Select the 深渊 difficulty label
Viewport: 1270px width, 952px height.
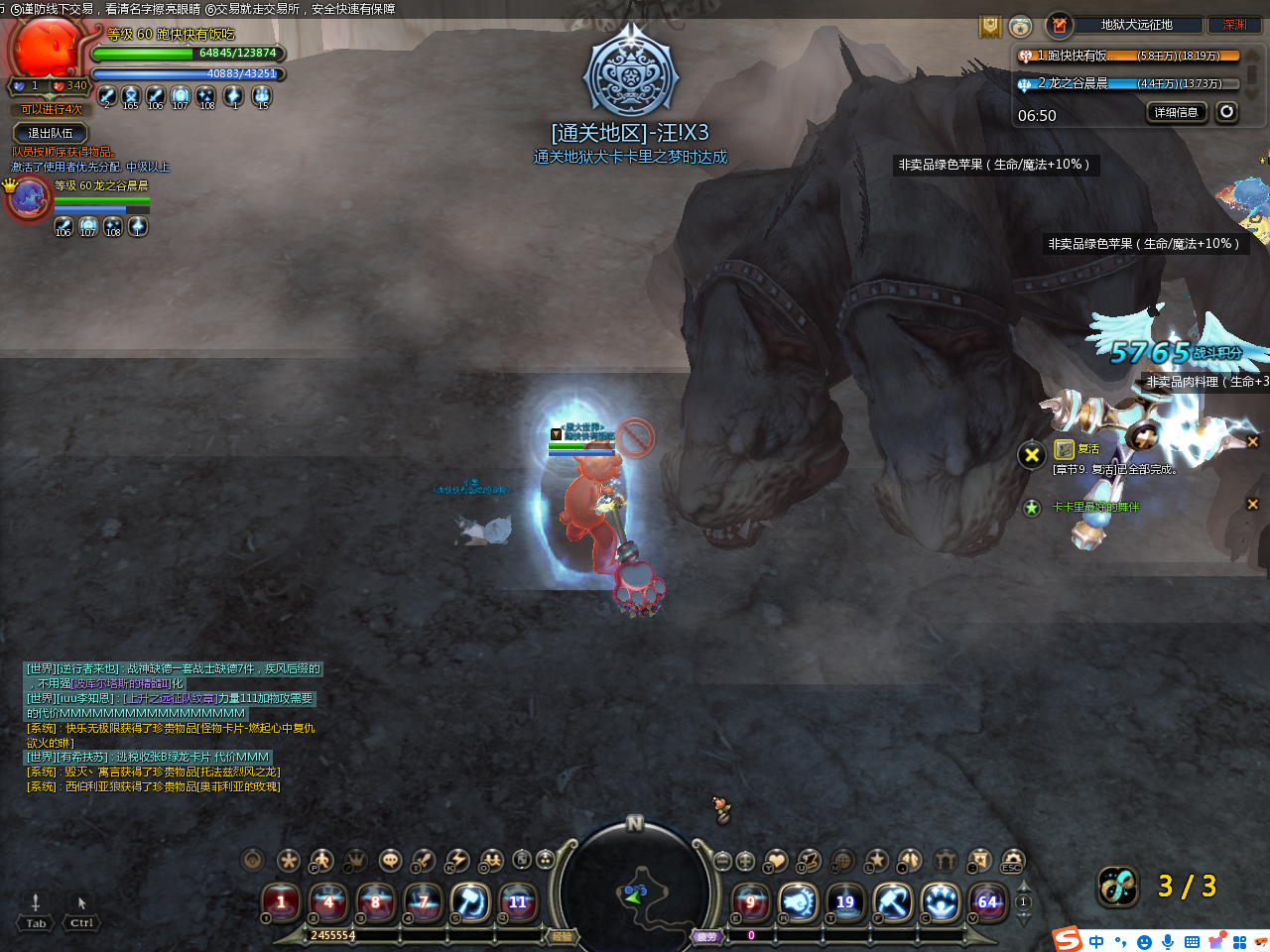(x=1234, y=25)
